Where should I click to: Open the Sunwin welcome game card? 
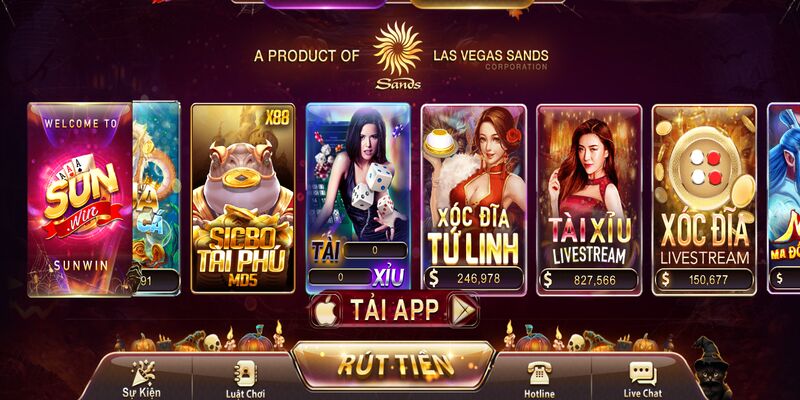click(x=80, y=198)
